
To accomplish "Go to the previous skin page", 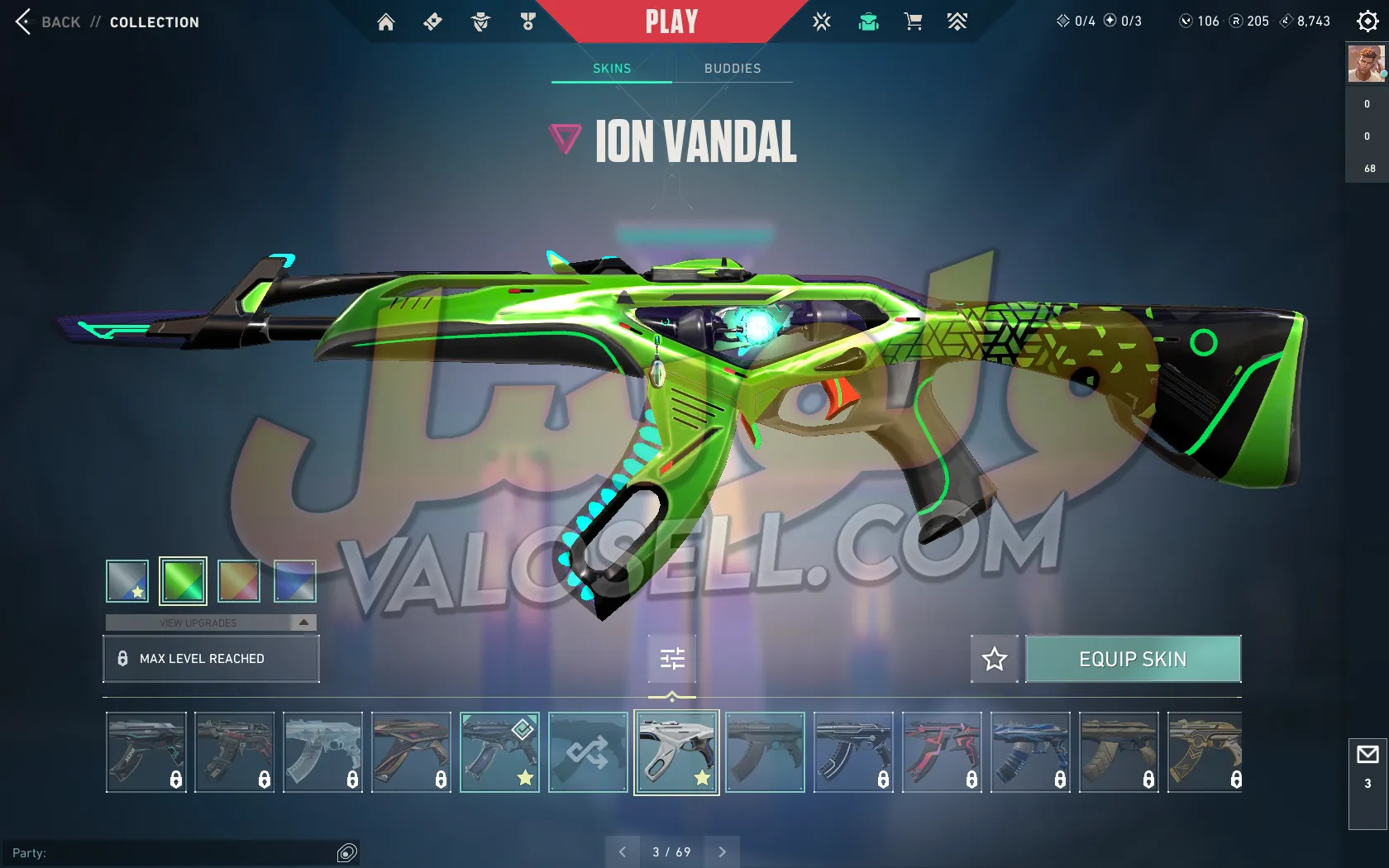I will [623, 851].
